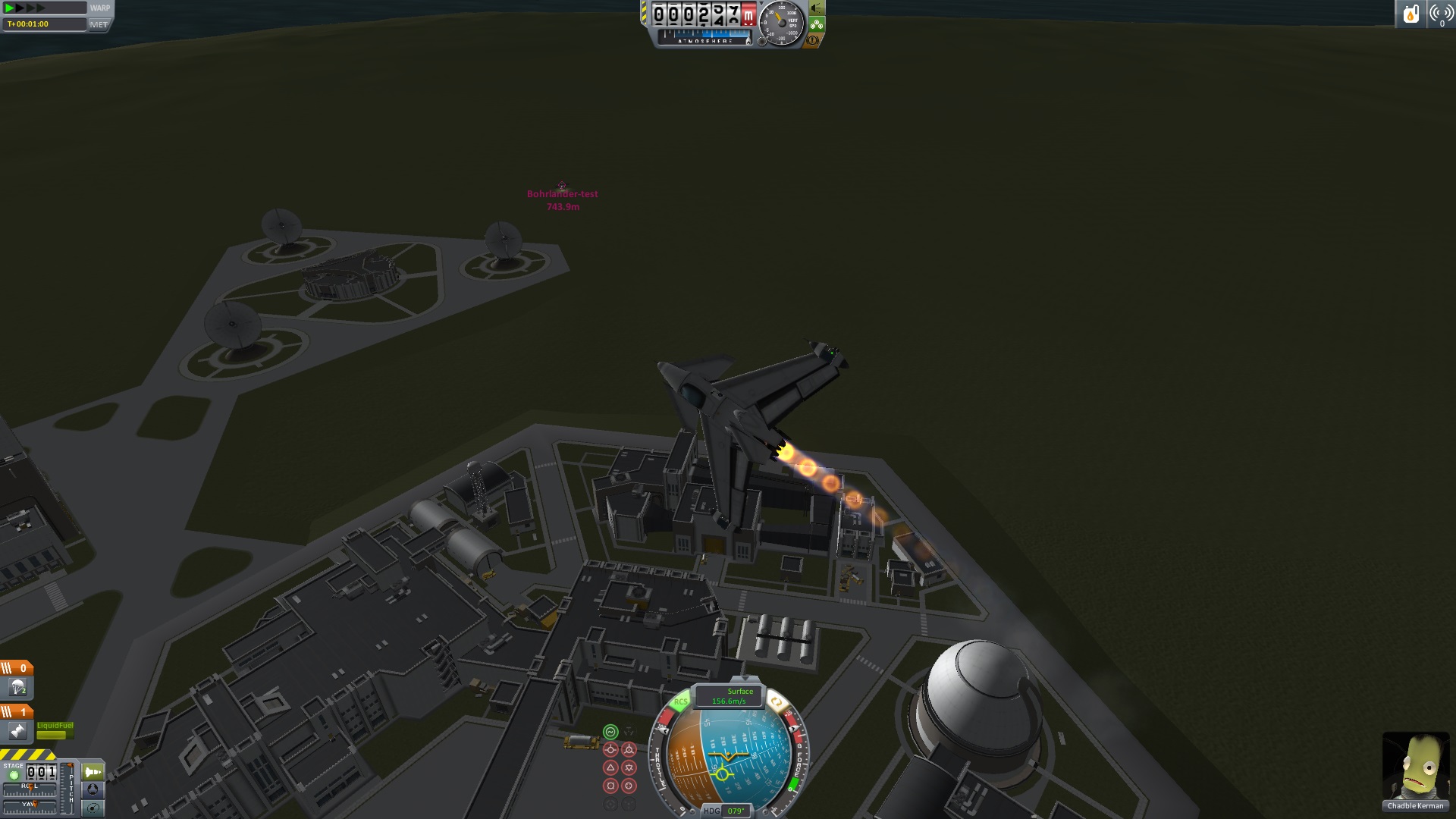The width and height of the screenshot is (1456, 819).
Task: Click the altimeter's red meters unit toggle
Action: 748,14
